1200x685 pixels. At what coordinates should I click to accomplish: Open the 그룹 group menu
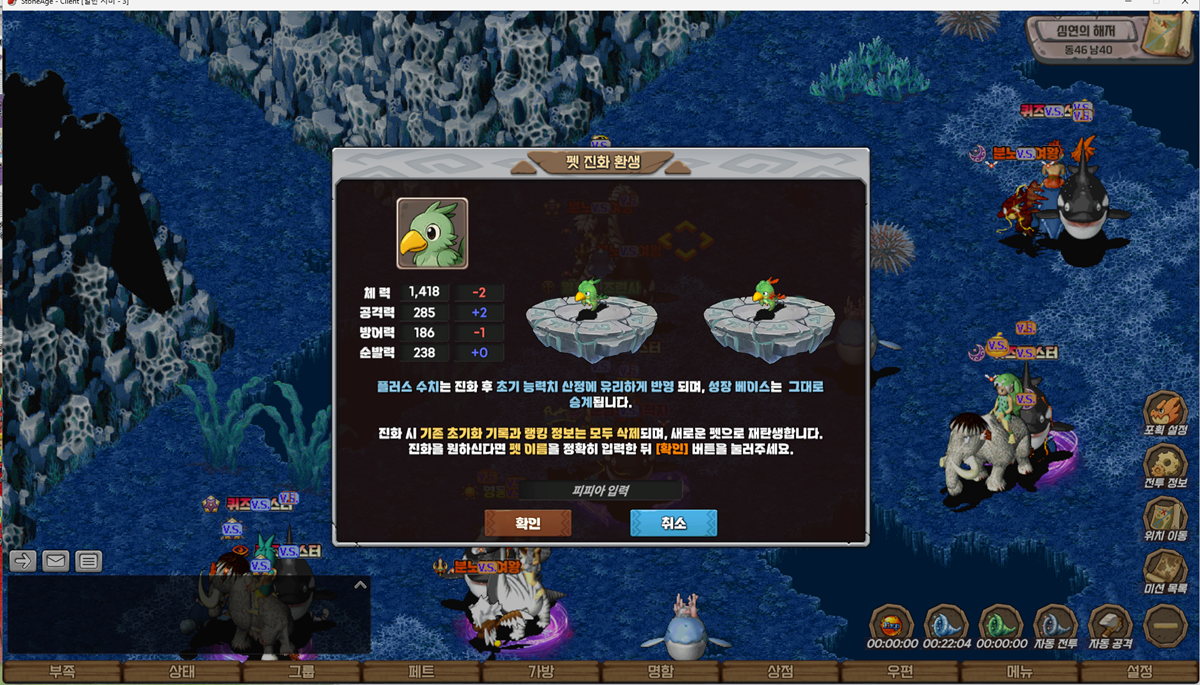301,672
